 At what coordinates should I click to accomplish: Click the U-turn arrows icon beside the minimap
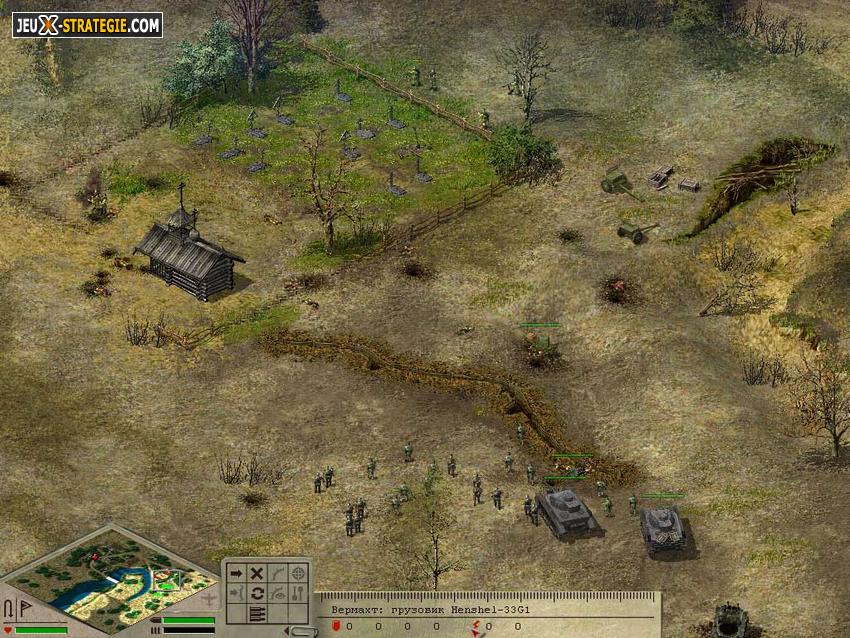coord(8,608)
